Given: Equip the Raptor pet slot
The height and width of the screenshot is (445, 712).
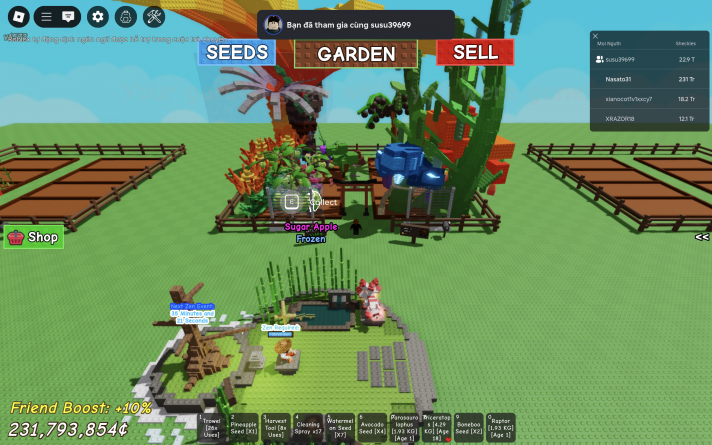Looking at the screenshot, I should (x=500, y=428).
